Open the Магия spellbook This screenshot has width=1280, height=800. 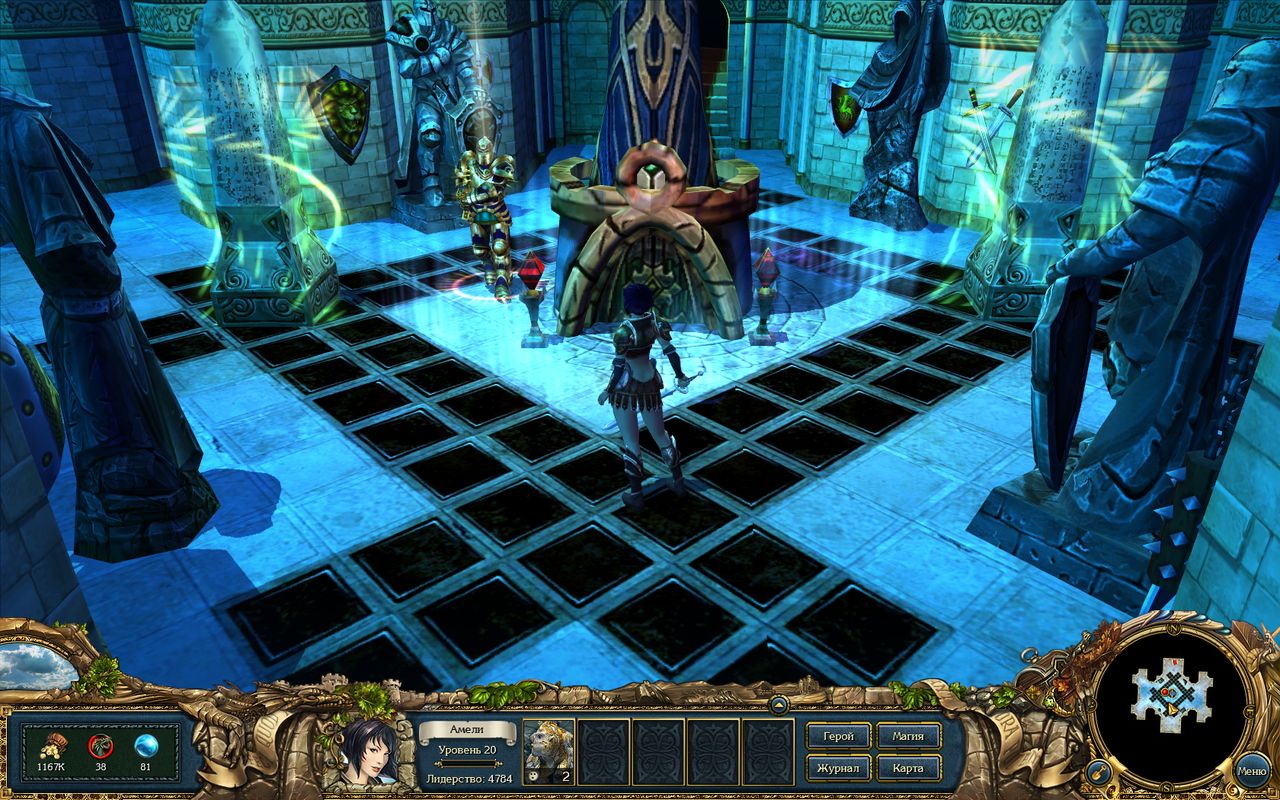click(908, 735)
